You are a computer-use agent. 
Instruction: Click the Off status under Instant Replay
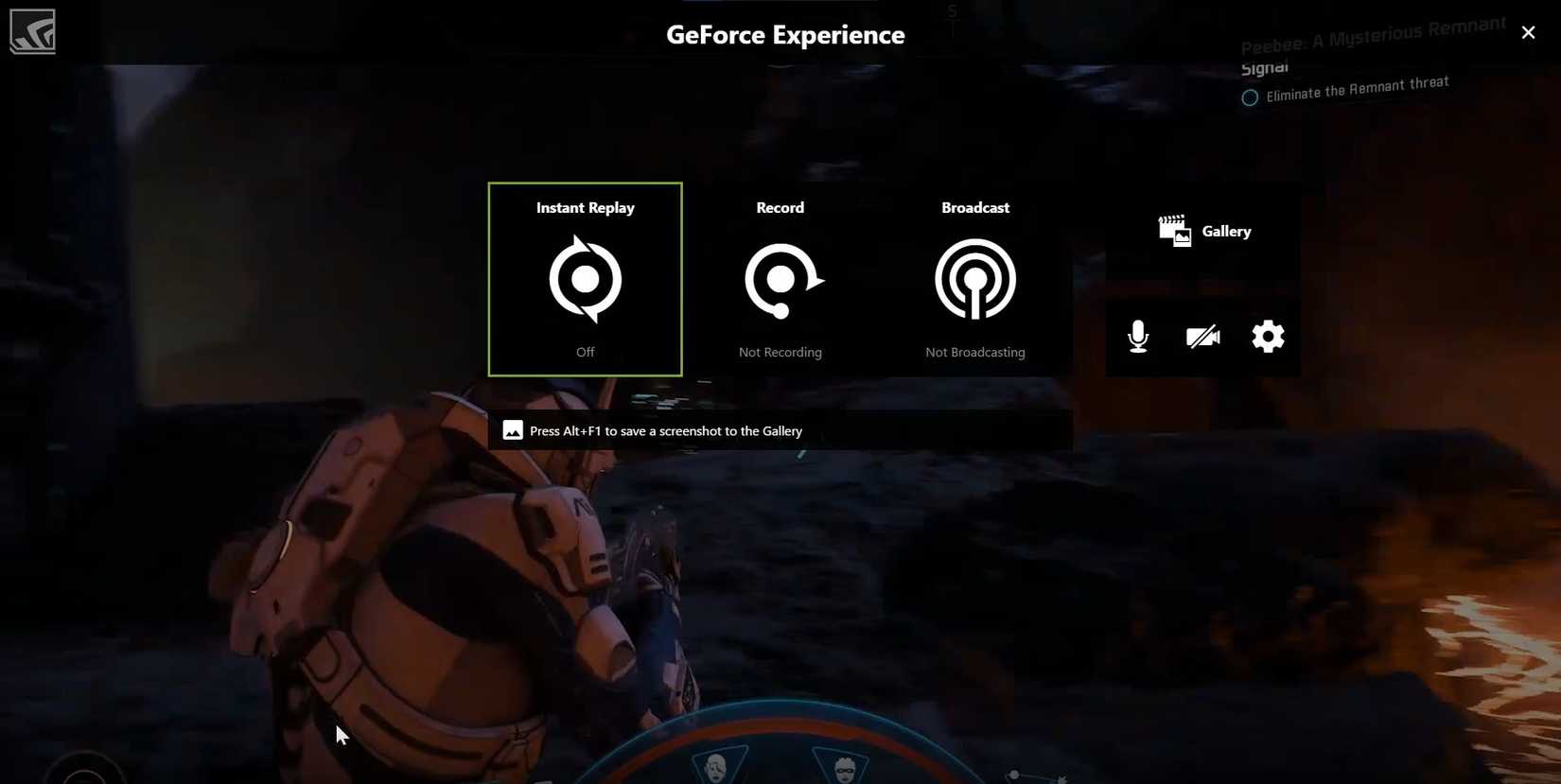coord(585,351)
